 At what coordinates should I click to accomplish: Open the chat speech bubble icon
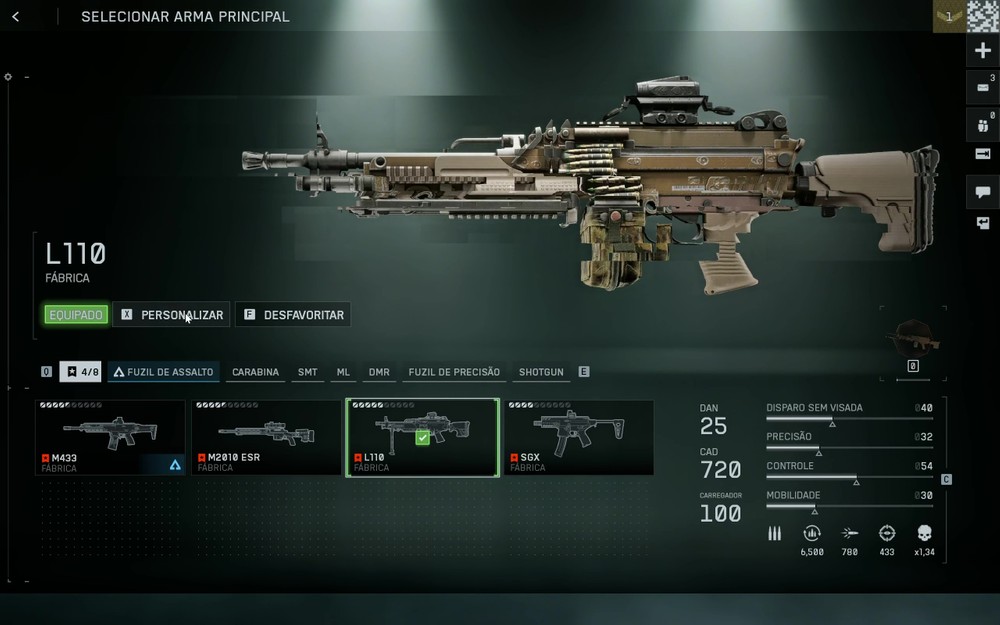982,192
